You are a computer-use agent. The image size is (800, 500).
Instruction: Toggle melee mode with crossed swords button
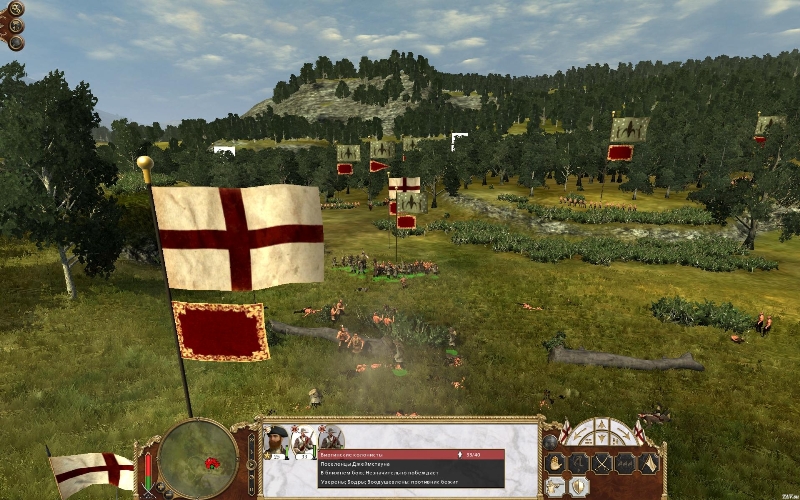(x=601, y=463)
